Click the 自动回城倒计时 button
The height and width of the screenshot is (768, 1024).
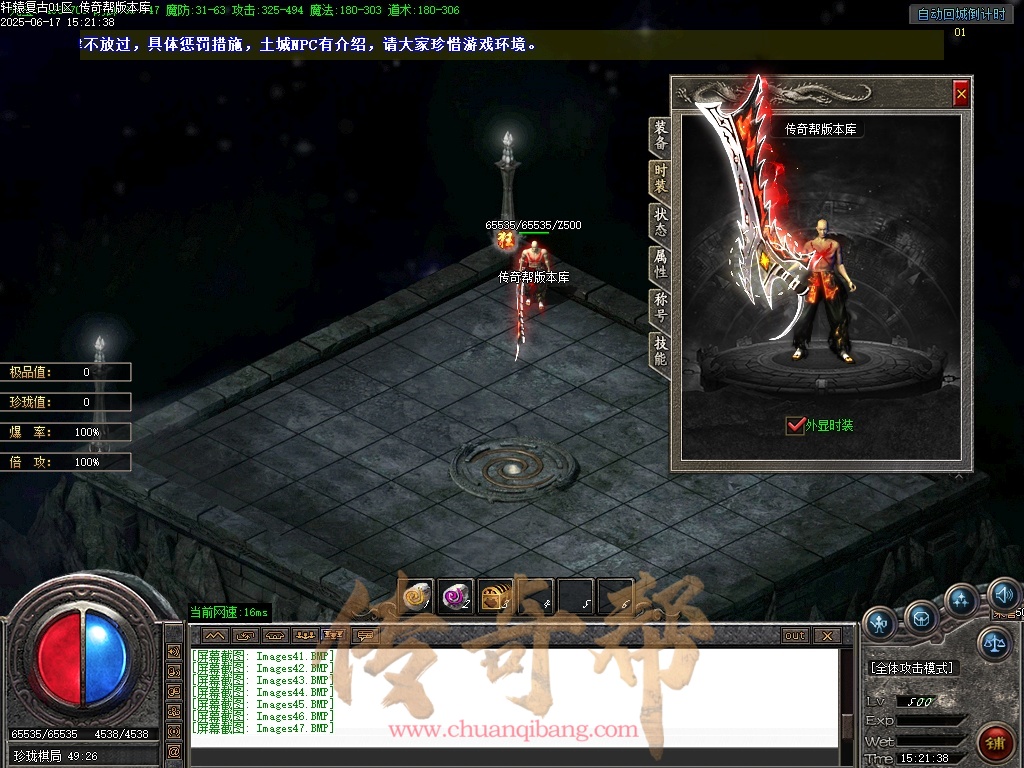961,14
